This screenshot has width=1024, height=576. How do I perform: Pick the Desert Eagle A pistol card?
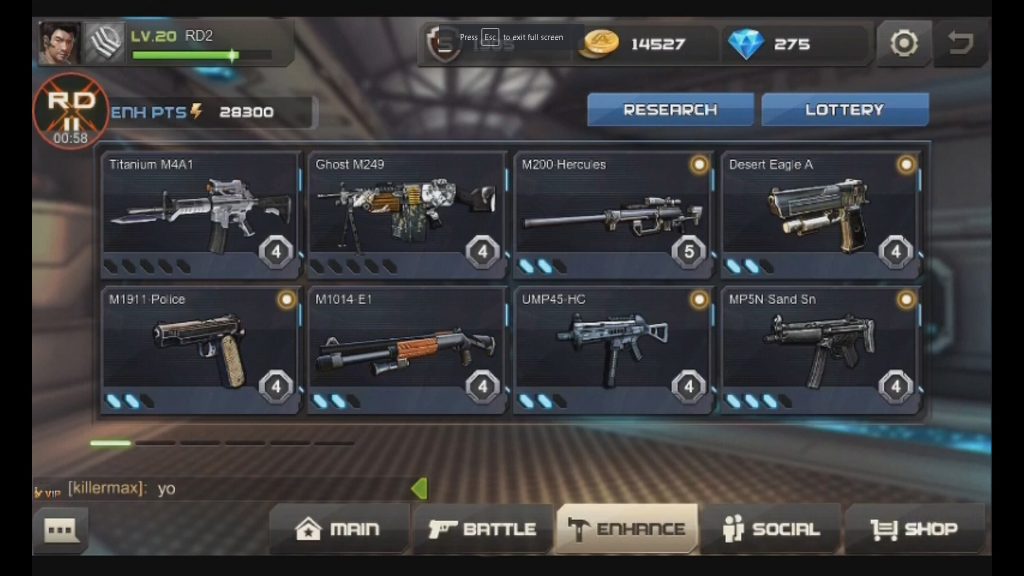(820, 214)
